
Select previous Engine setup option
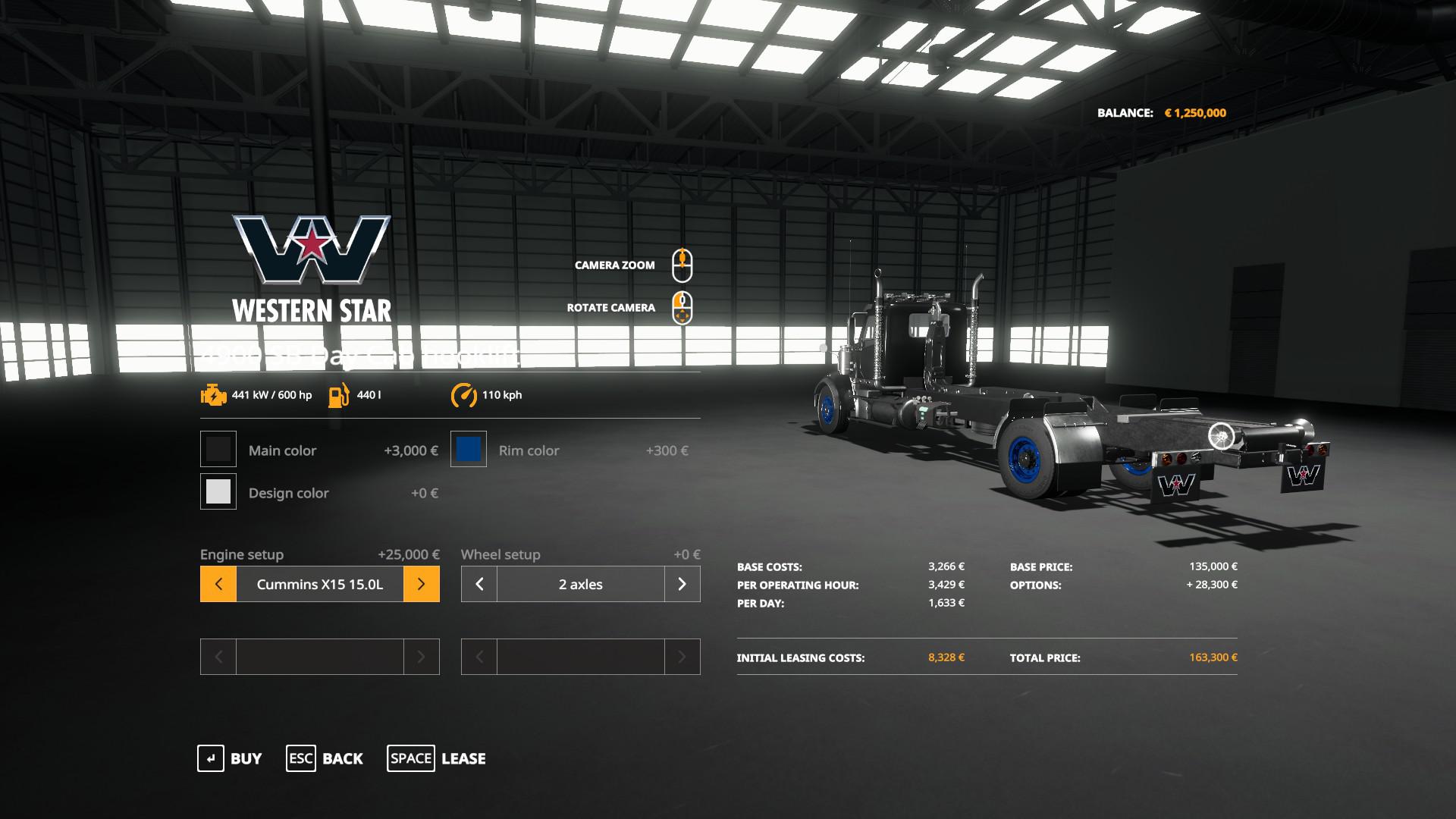point(218,585)
